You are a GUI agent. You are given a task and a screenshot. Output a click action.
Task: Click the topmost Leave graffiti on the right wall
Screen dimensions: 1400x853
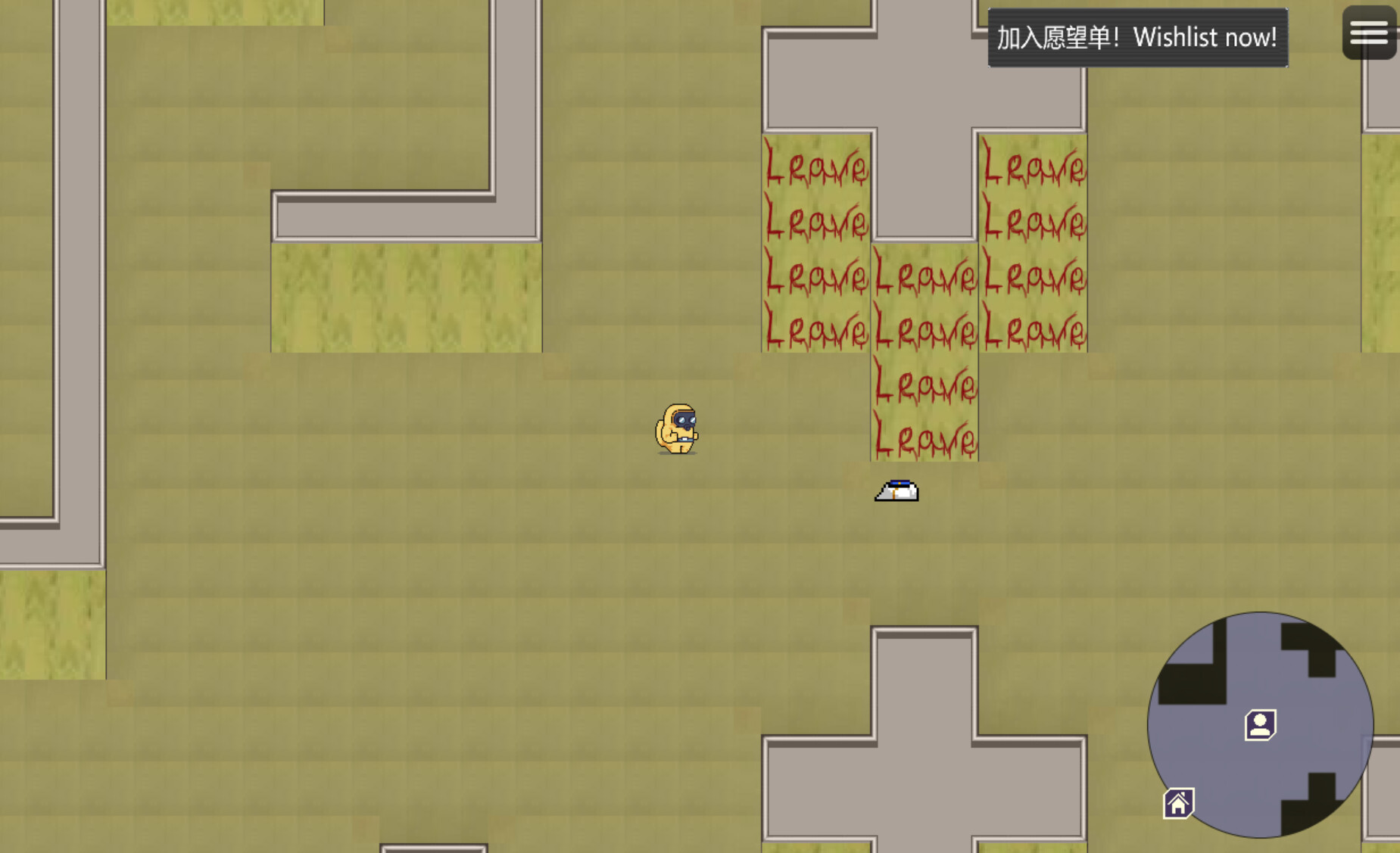click(x=1033, y=167)
